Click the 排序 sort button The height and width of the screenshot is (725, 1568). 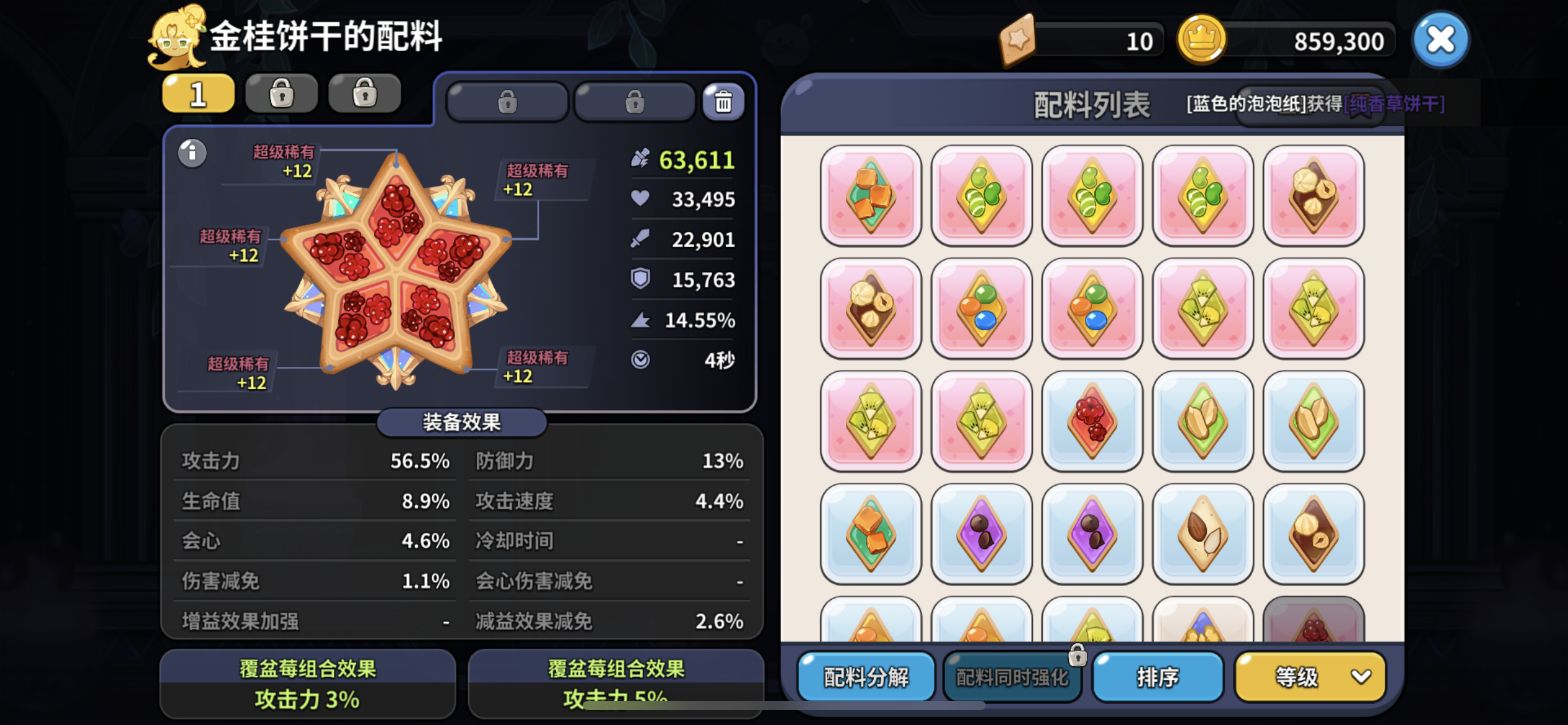[x=1157, y=678]
